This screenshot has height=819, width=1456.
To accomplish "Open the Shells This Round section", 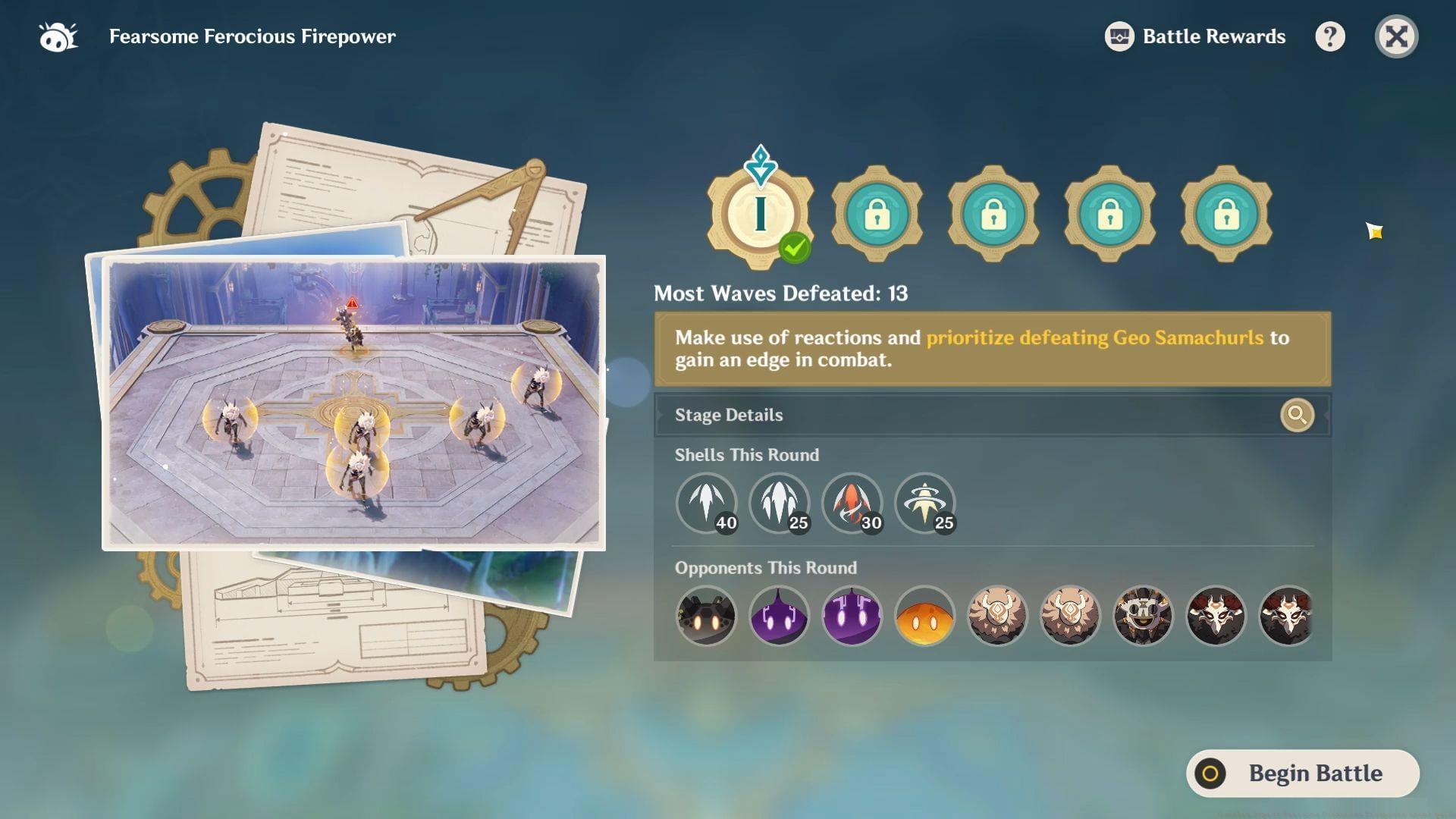I will (x=747, y=455).
